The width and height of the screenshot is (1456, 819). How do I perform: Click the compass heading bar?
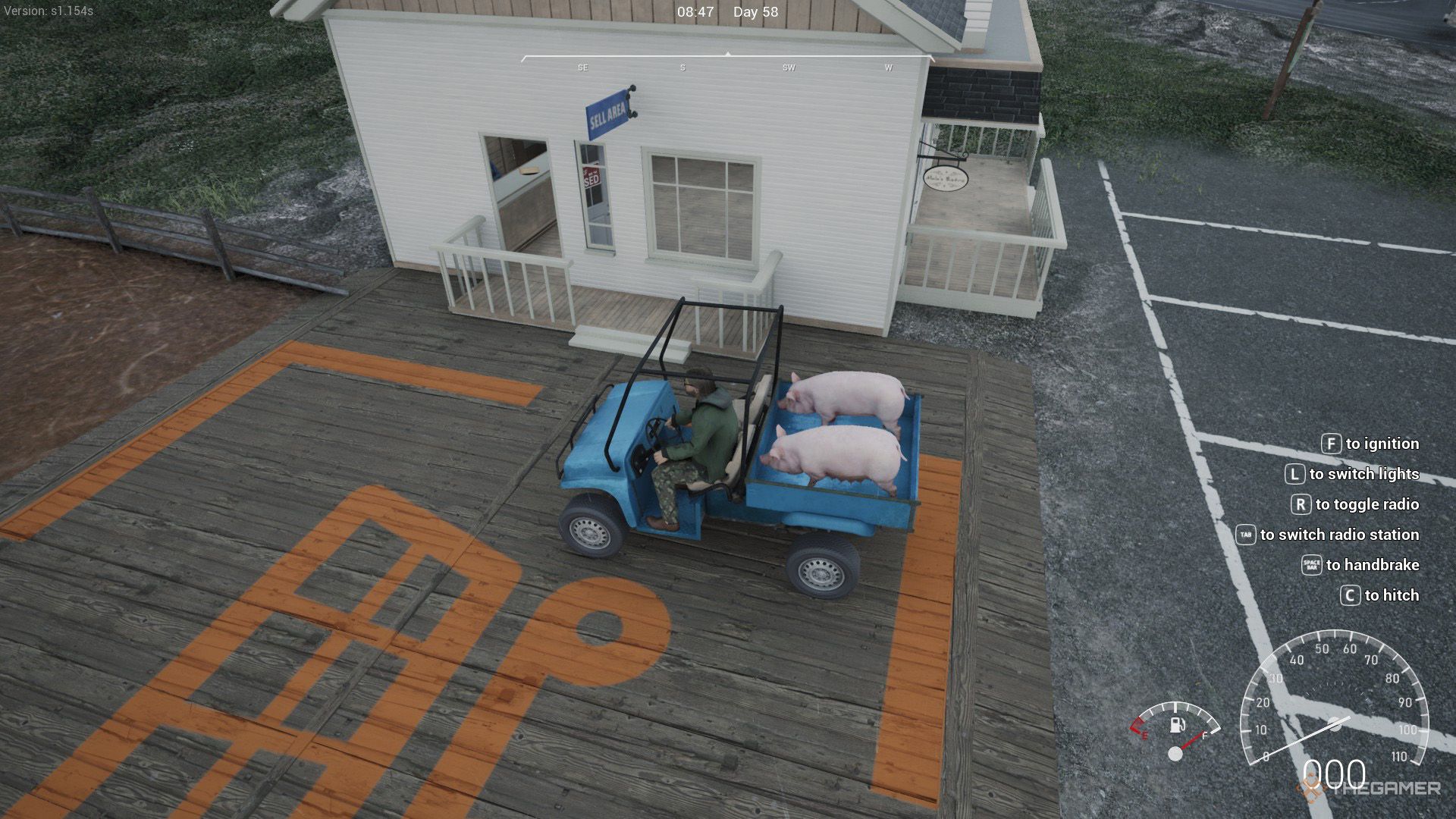click(x=728, y=57)
